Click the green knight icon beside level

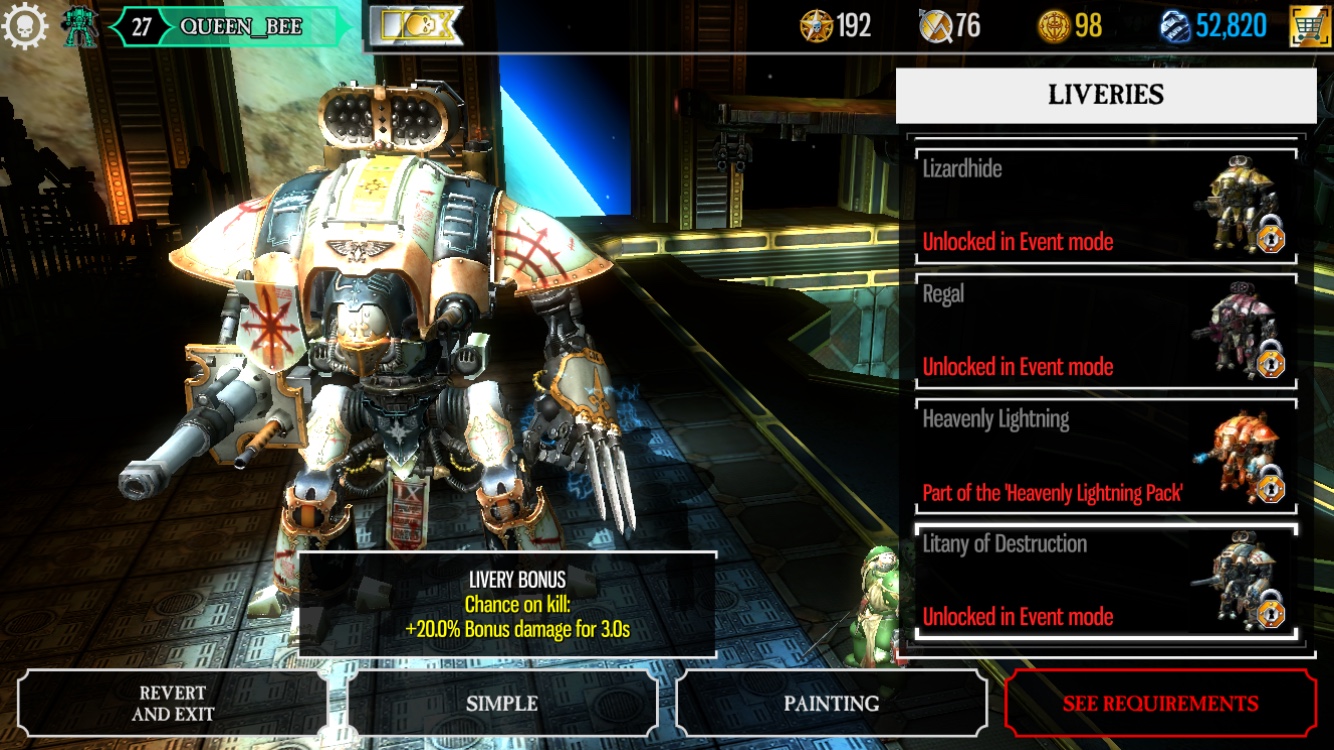(x=79, y=26)
